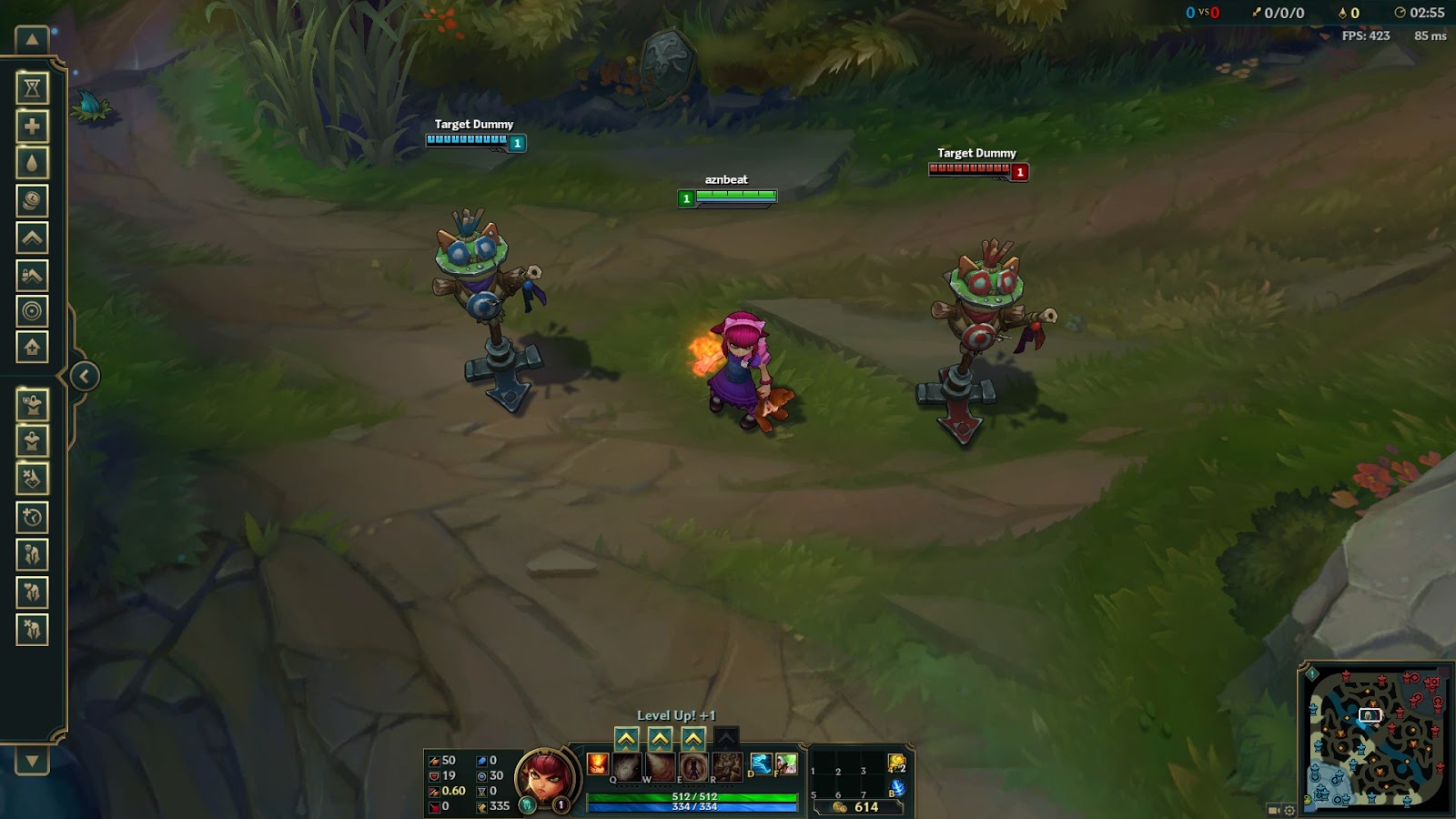
Task: Activate the Flash summoner spell on D
Action: coord(762,764)
